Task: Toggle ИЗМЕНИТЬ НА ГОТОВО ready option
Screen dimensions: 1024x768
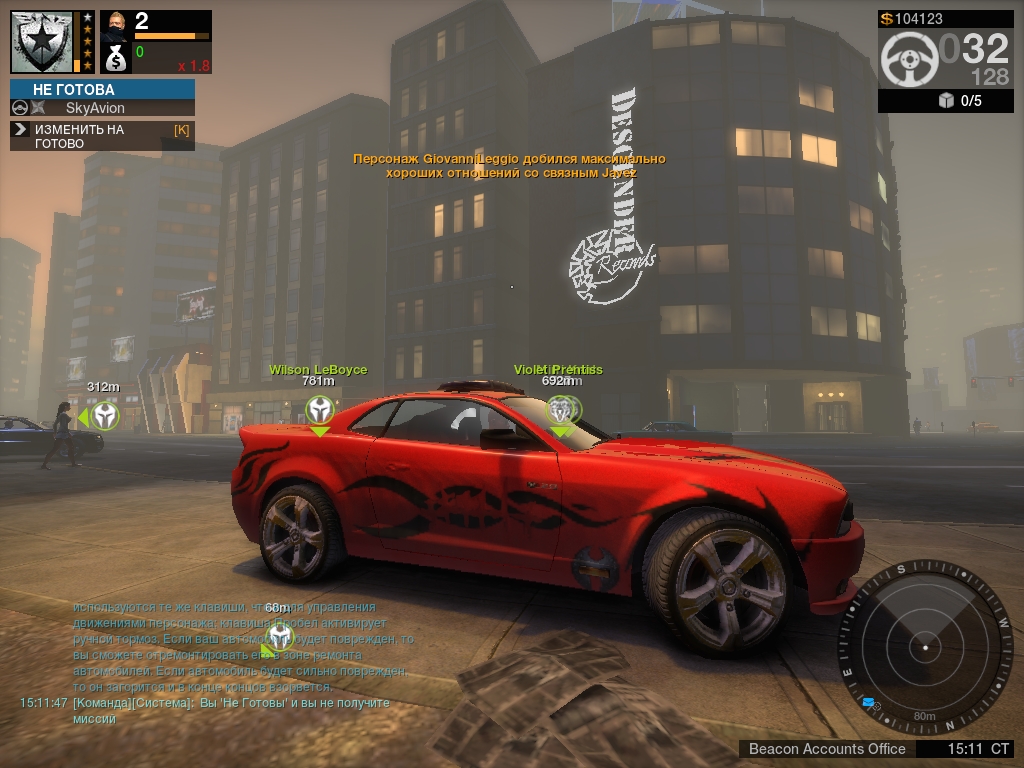Action: tap(102, 136)
